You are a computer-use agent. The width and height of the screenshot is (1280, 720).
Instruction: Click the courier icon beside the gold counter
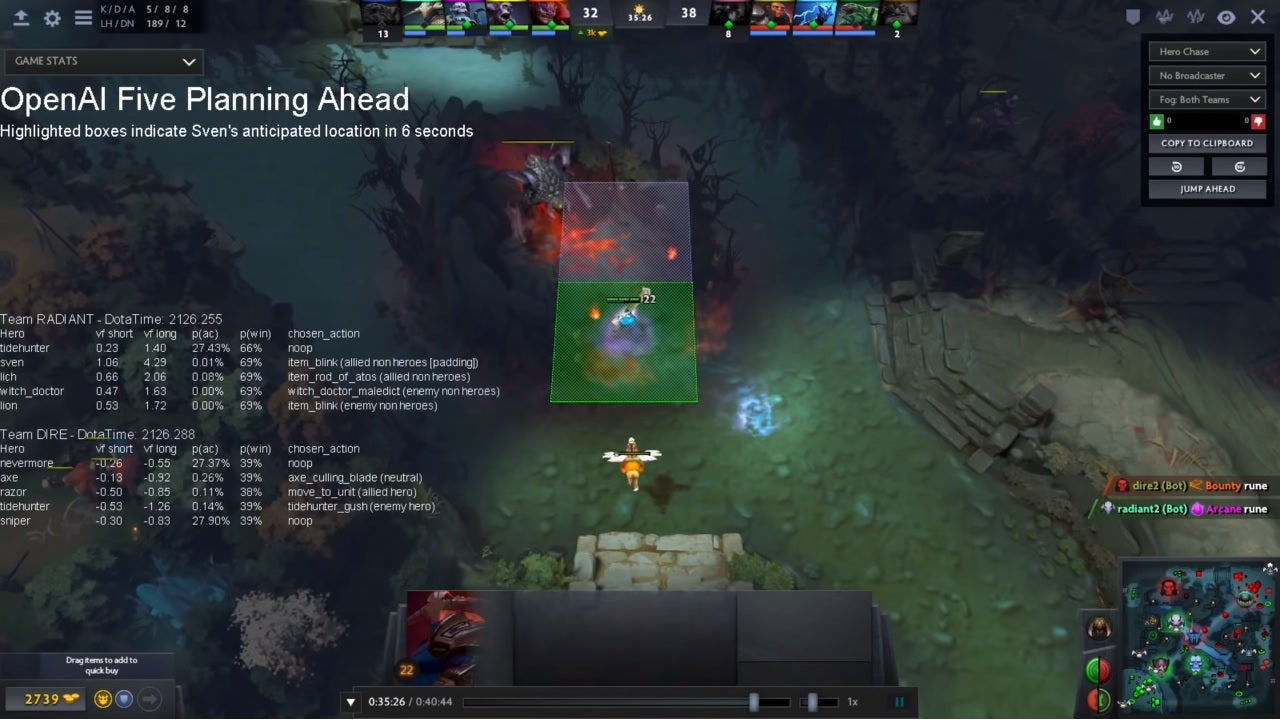pos(103,699)
